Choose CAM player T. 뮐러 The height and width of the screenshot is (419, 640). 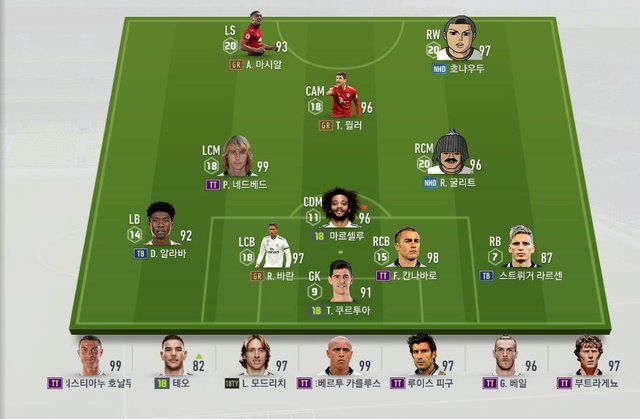[342, 97]
